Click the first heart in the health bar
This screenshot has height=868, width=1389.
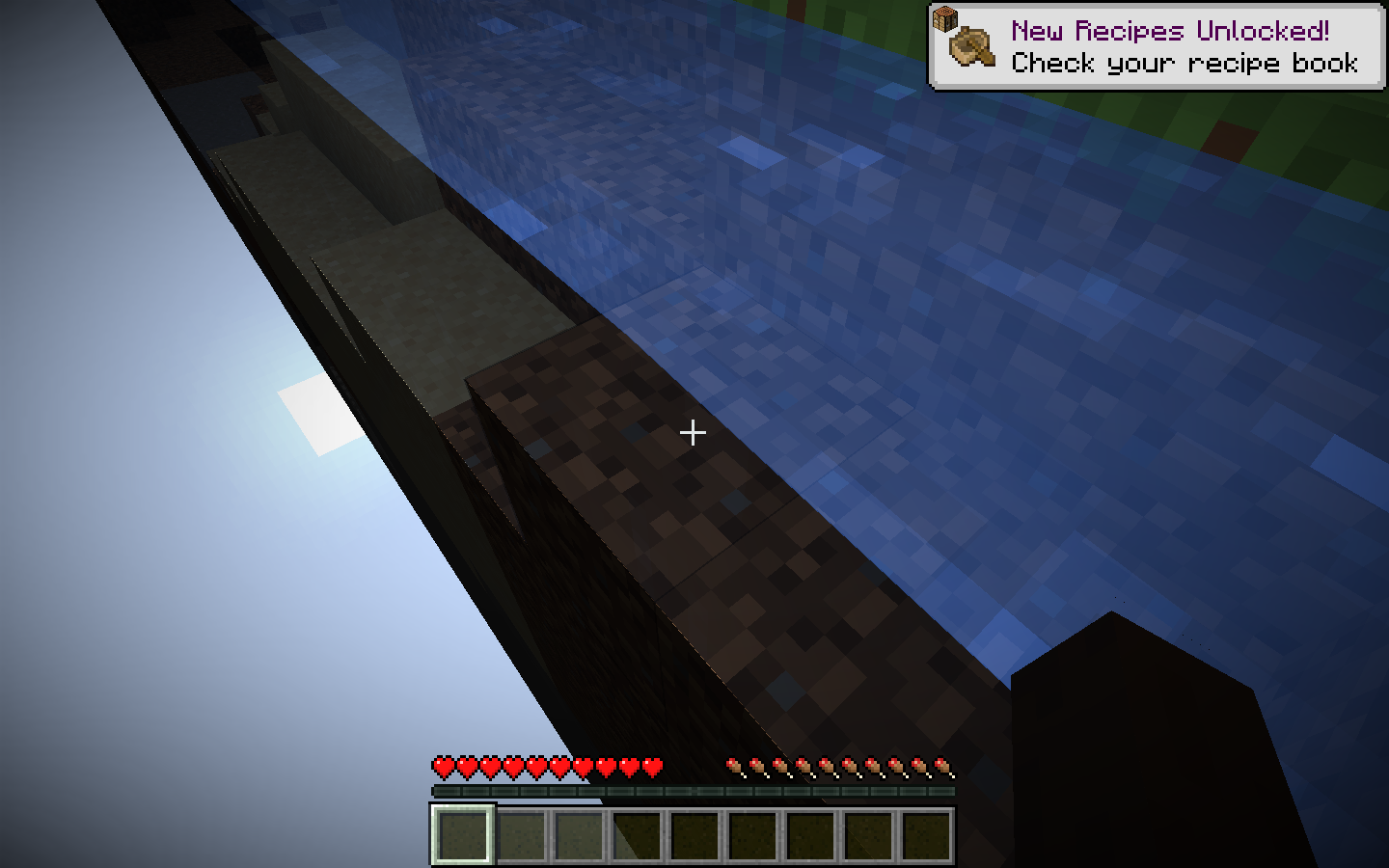[442, 766]
